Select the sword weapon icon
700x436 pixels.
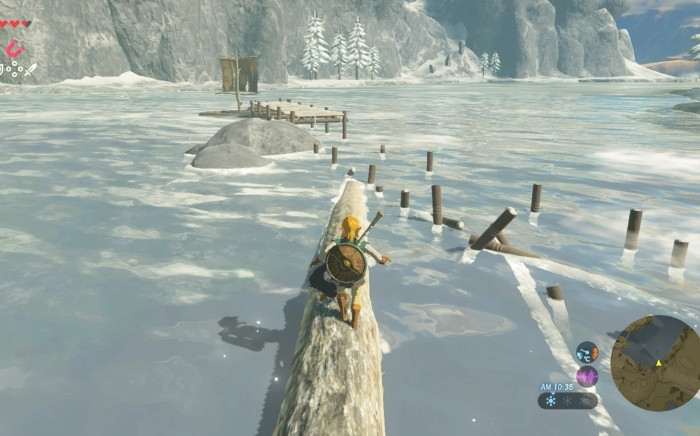[30, 69]
